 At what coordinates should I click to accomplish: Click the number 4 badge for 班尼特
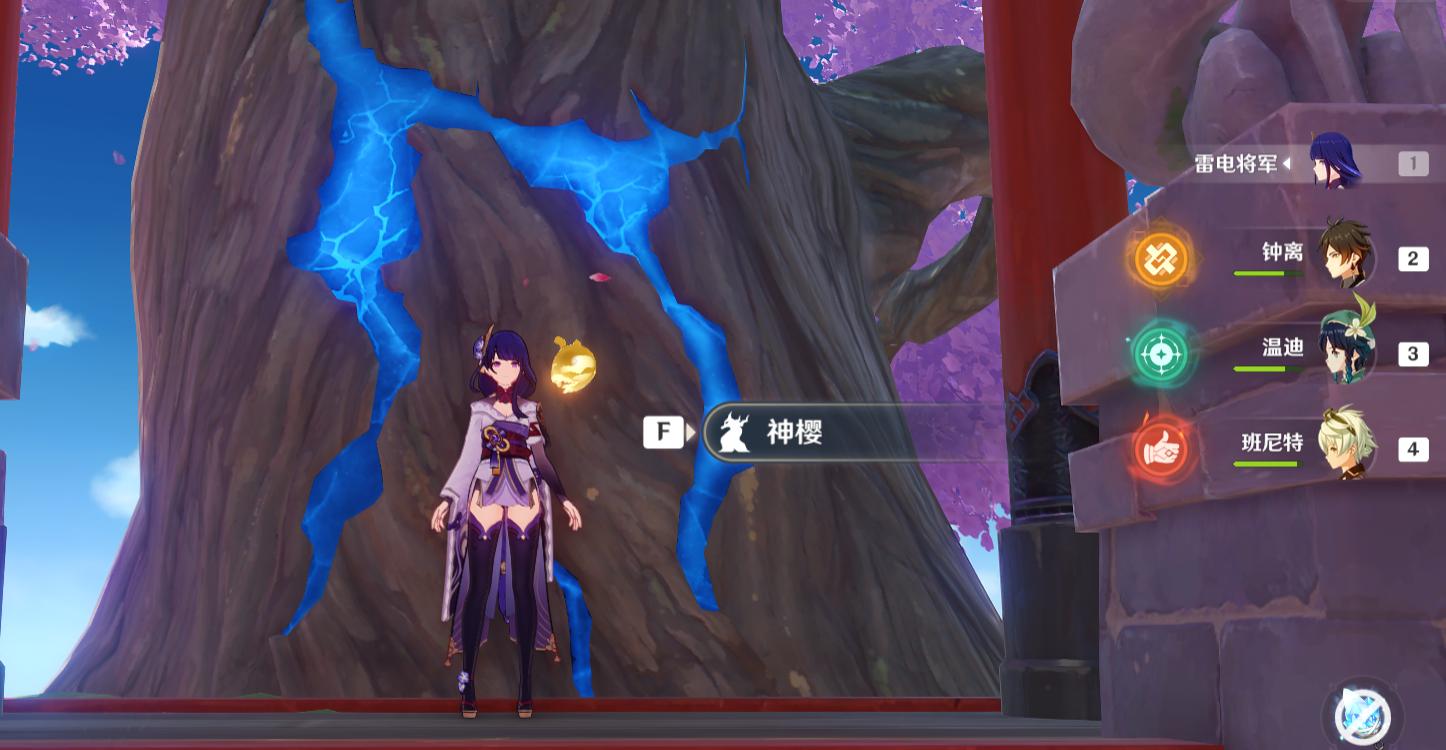pos(1413,447)
